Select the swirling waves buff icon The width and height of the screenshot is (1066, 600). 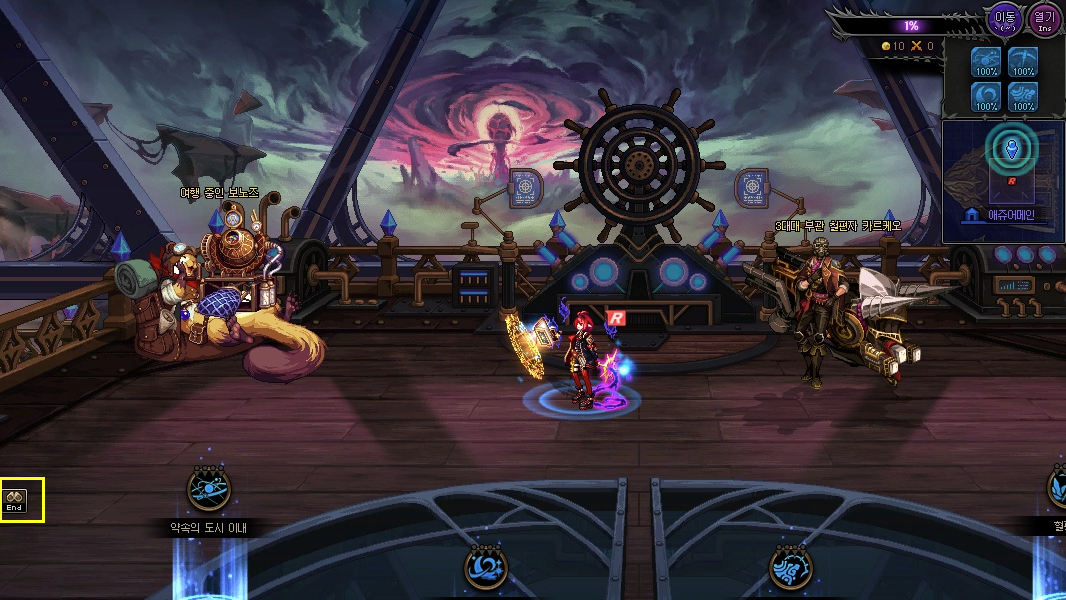point(1022,97)
